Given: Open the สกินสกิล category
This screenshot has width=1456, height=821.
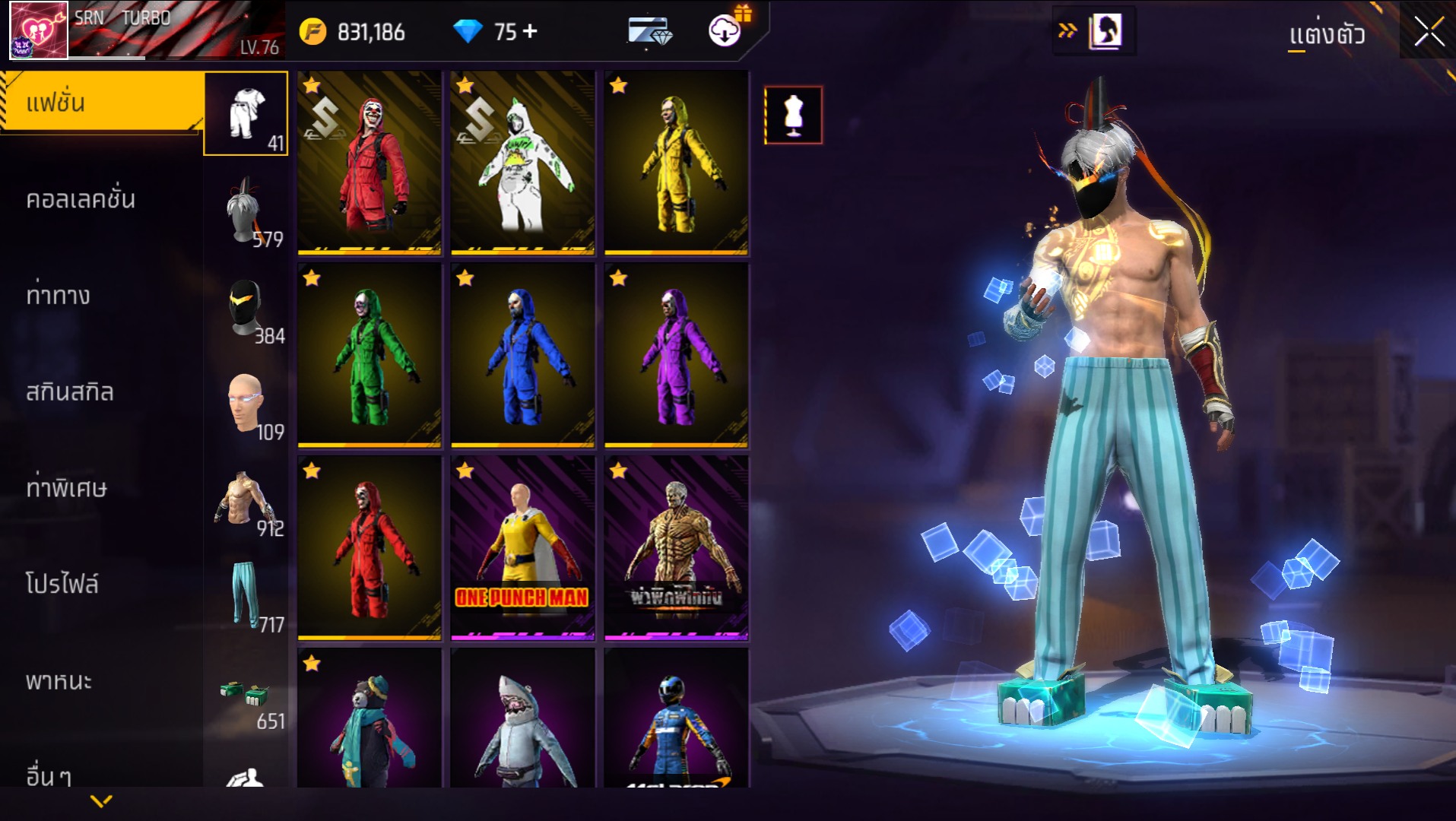Looking at the screenshot, I should point(70,391).
